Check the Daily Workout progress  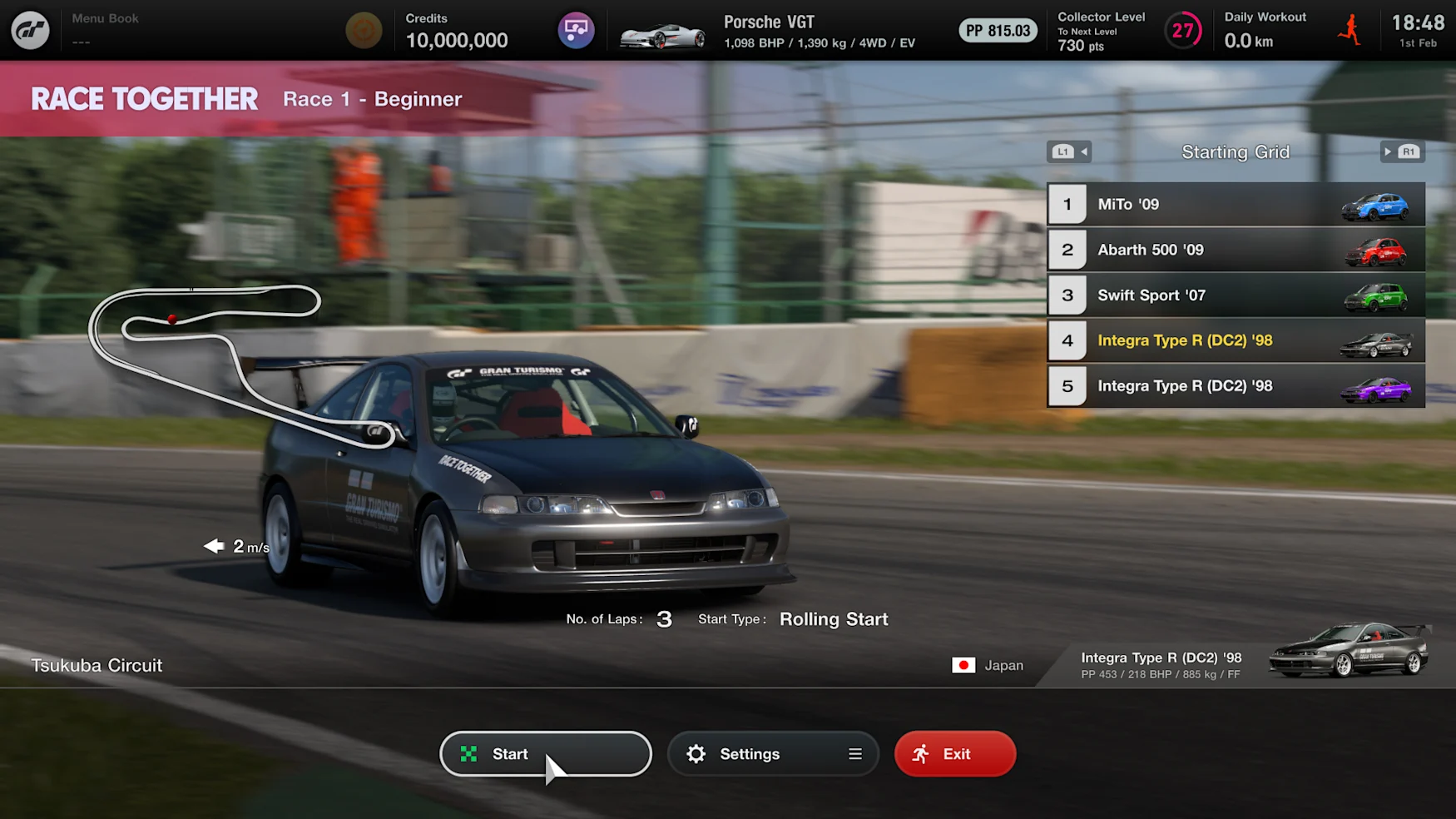[x=1265, y=30]
